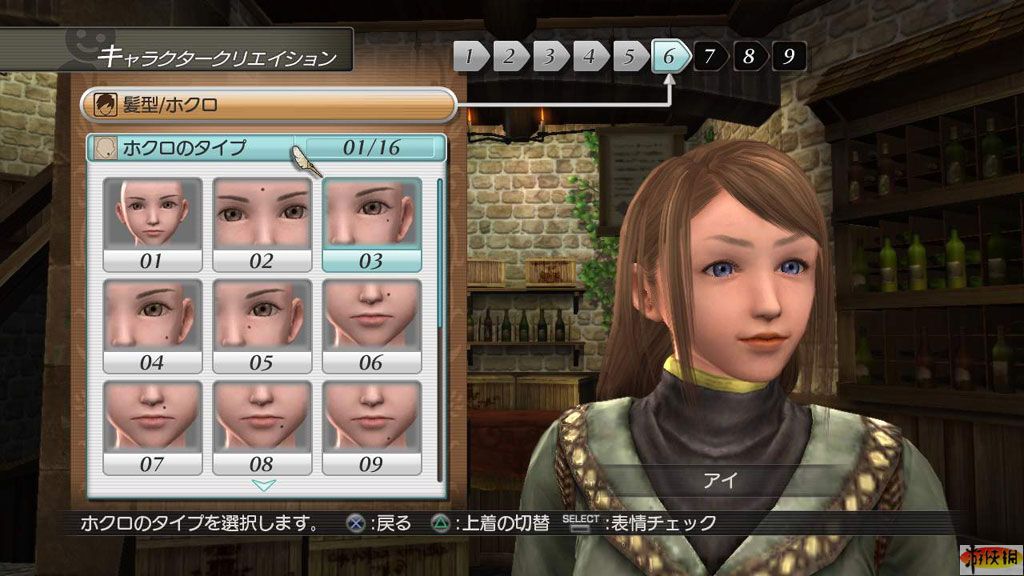Image resolution: width=1024 pixels, height=576 pixels.
Task: Advance to creation step 7
Action: click(709, 56)
